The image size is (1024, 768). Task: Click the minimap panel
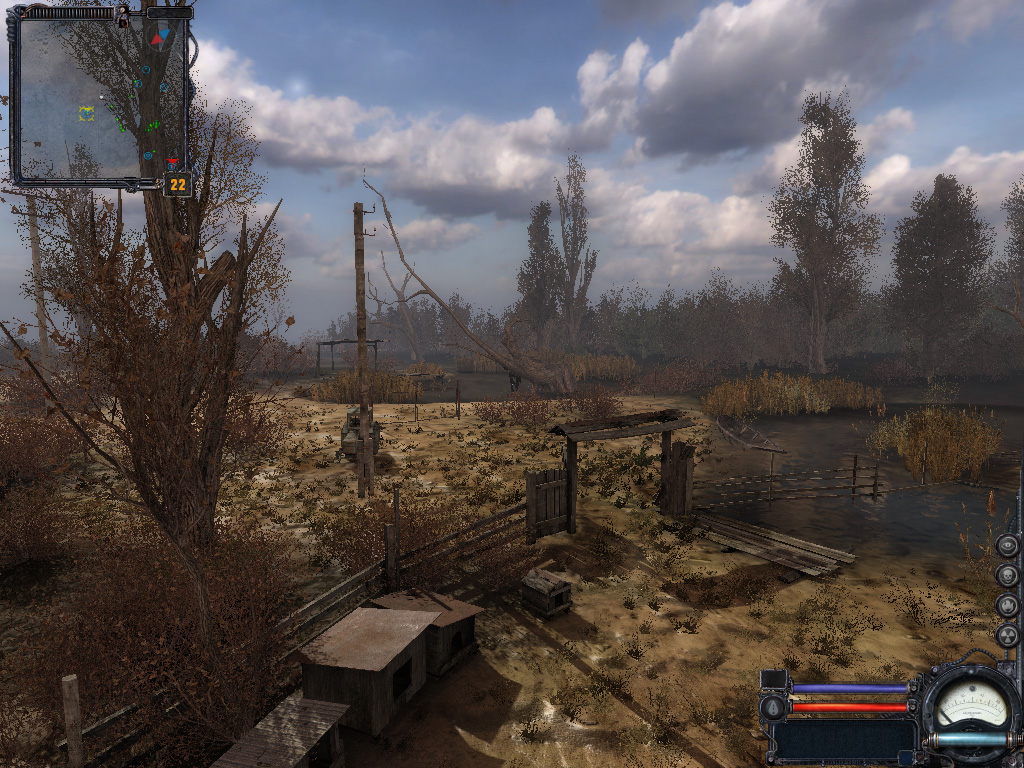(98, 96)
